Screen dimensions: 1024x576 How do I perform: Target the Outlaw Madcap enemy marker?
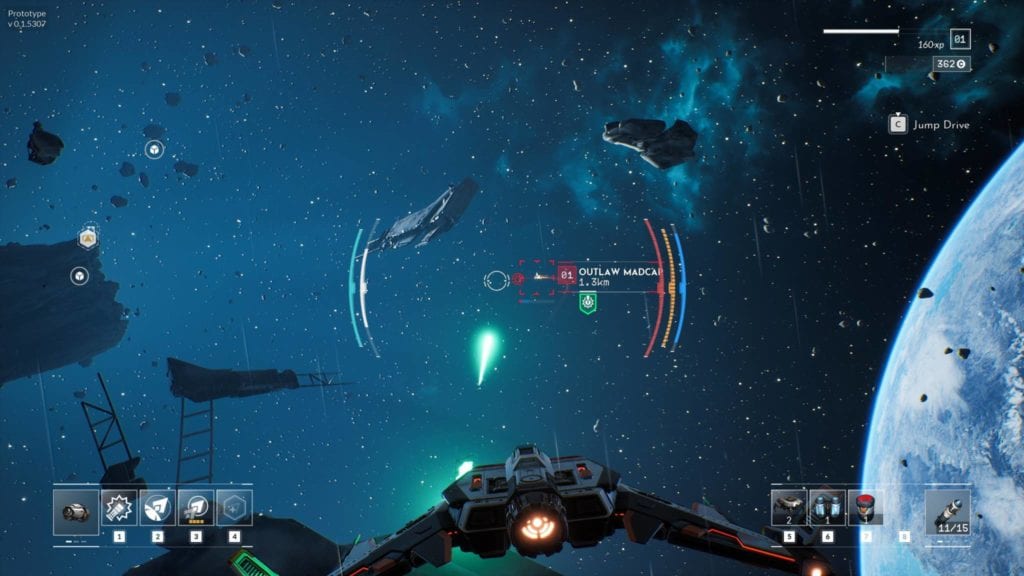538,277
